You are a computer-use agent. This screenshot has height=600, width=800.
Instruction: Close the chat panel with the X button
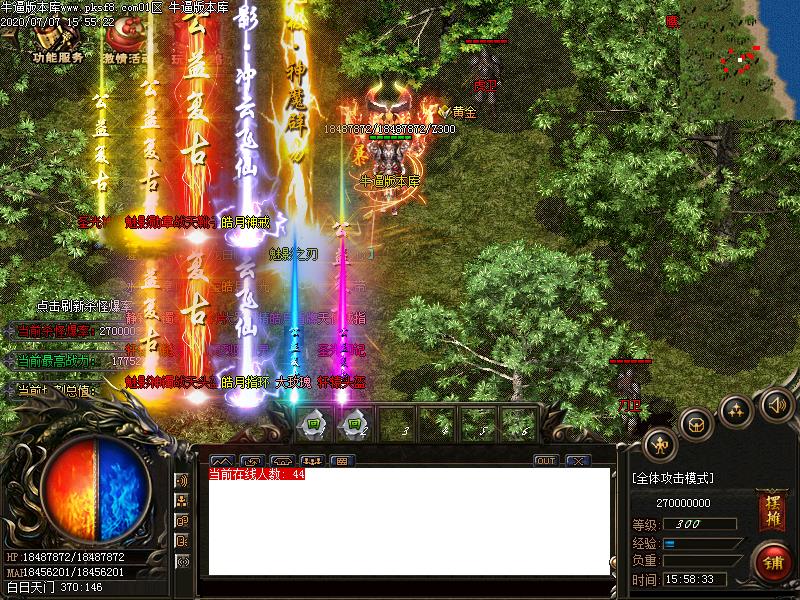(x=577, y=461)
